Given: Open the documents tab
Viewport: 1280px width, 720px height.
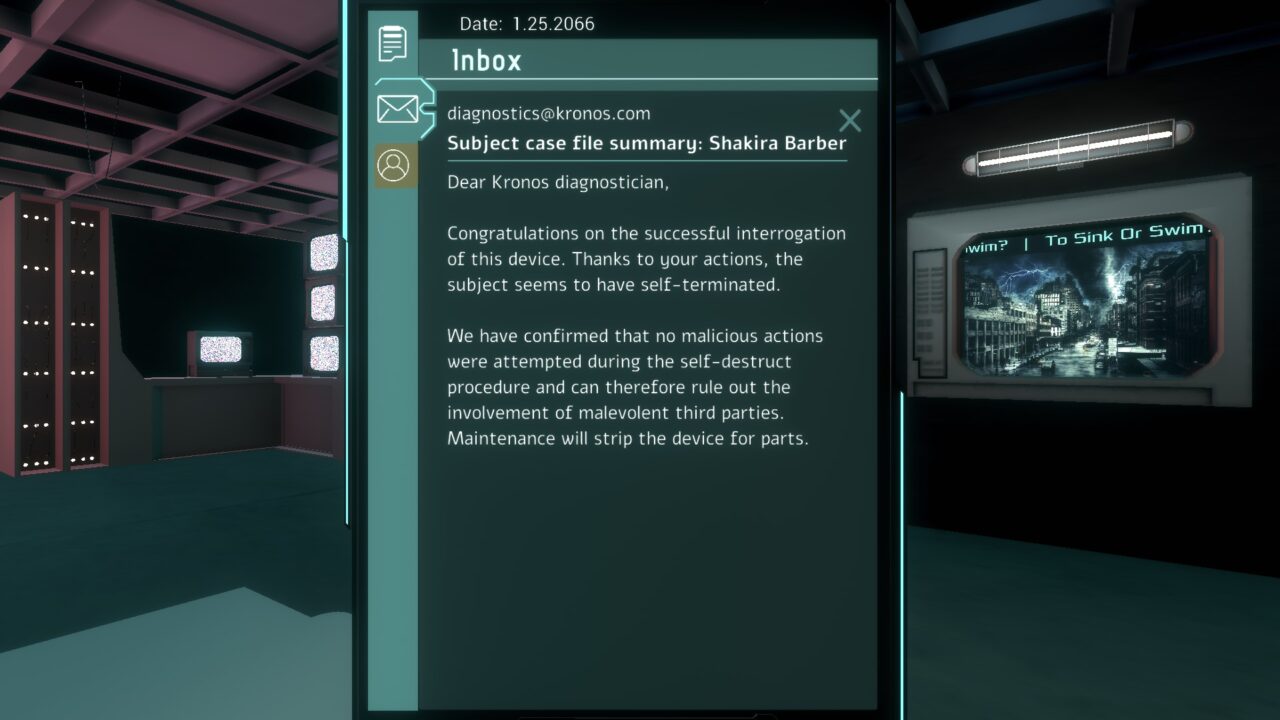Looking at the screenshot, I should coord(392,44).
